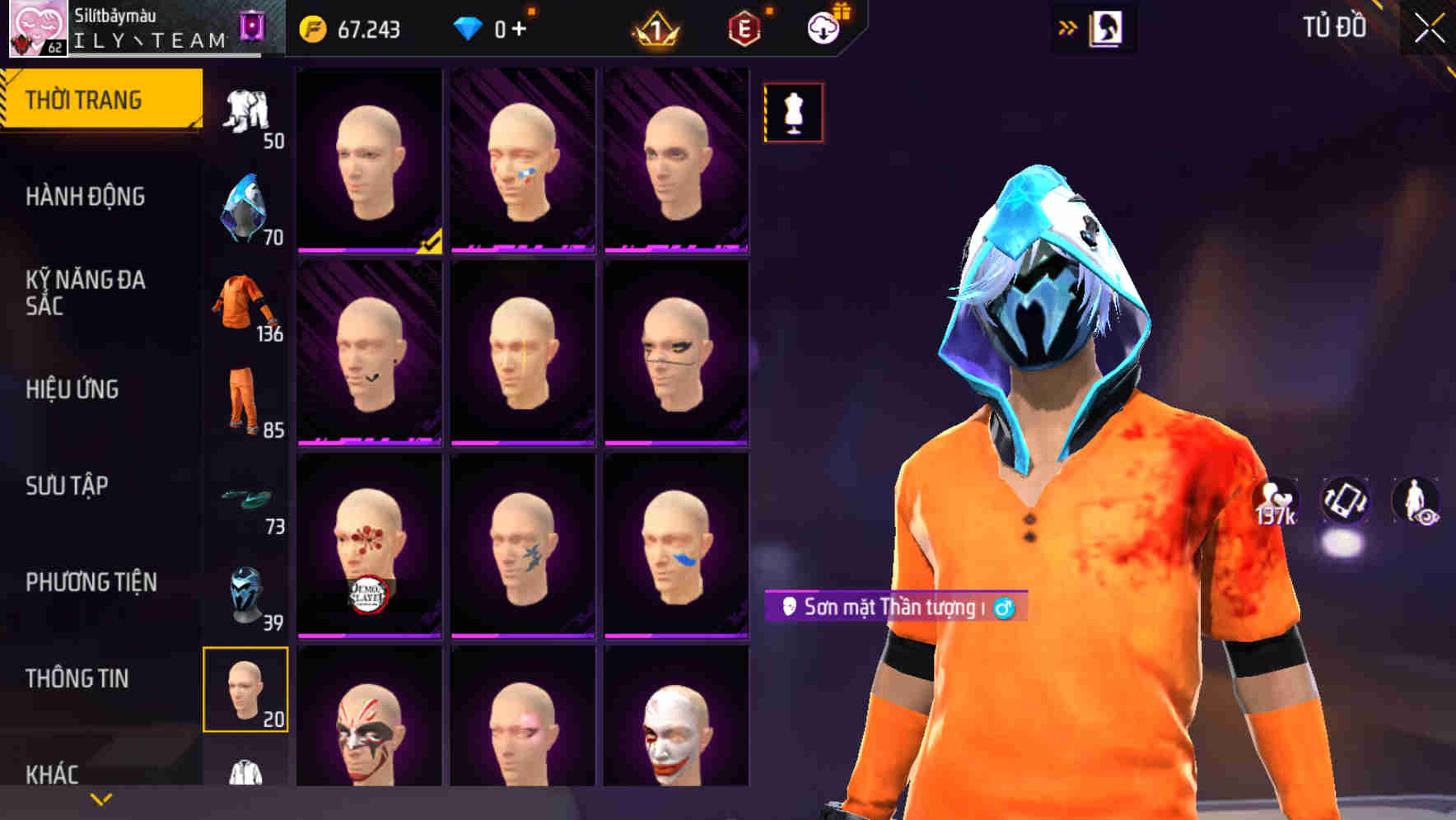This screenshot has height=820, width=1456.
Task: Click the double-arrow expander near wardrobe icon
Action: [x=1068, y=27]
